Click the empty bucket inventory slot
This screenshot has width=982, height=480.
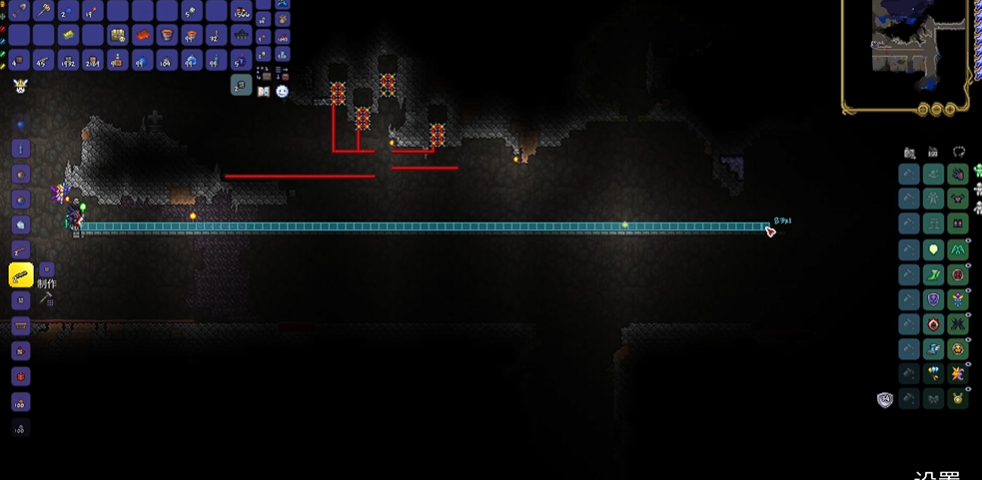tap(166, 36)
